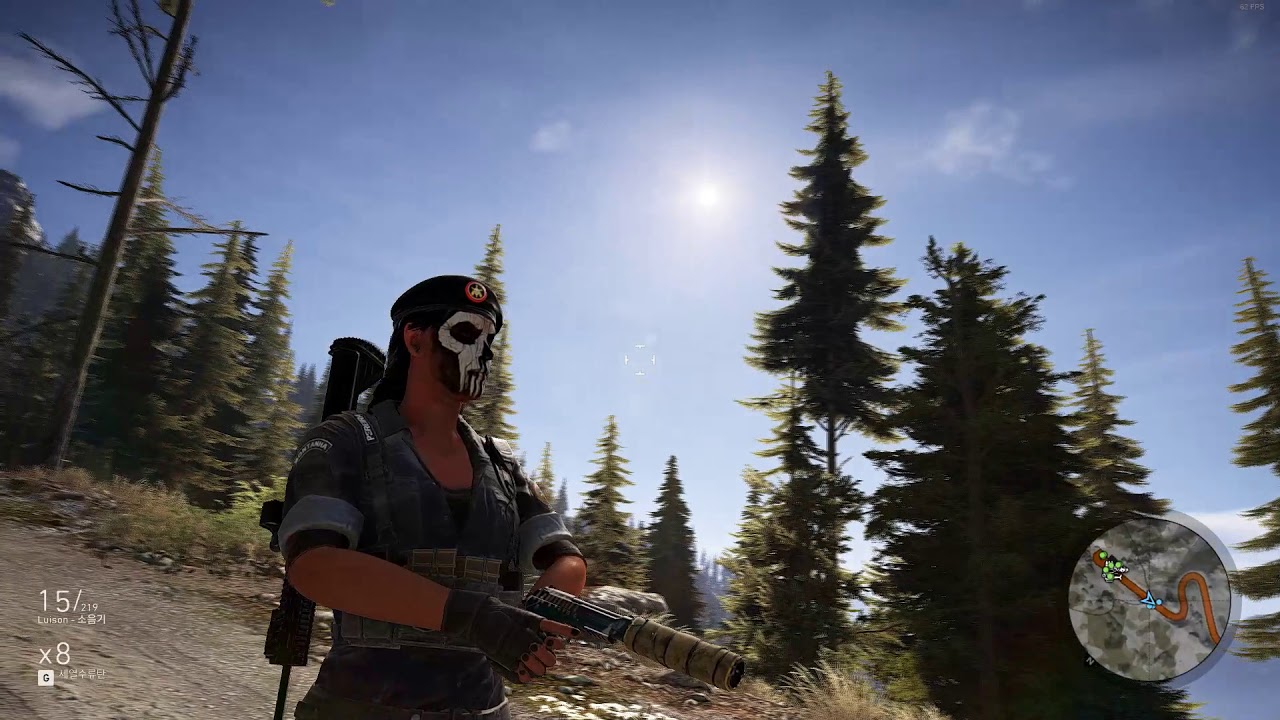This screenshot has height=720, width=1280.
Task: Click the 세열수류탄 grenade label
Action: pos(82,675)
